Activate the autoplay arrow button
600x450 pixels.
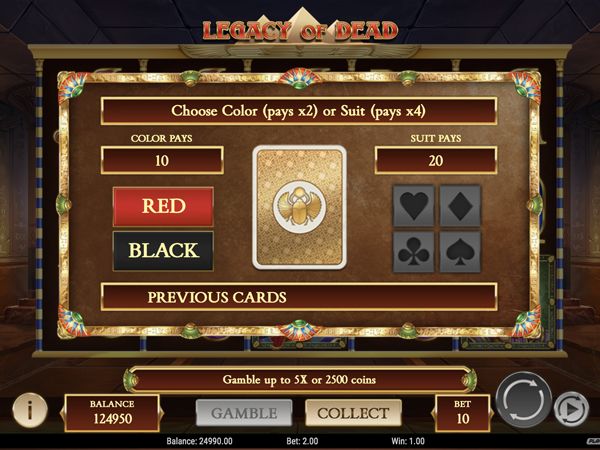pyautogui.click(x=571, y=408)
